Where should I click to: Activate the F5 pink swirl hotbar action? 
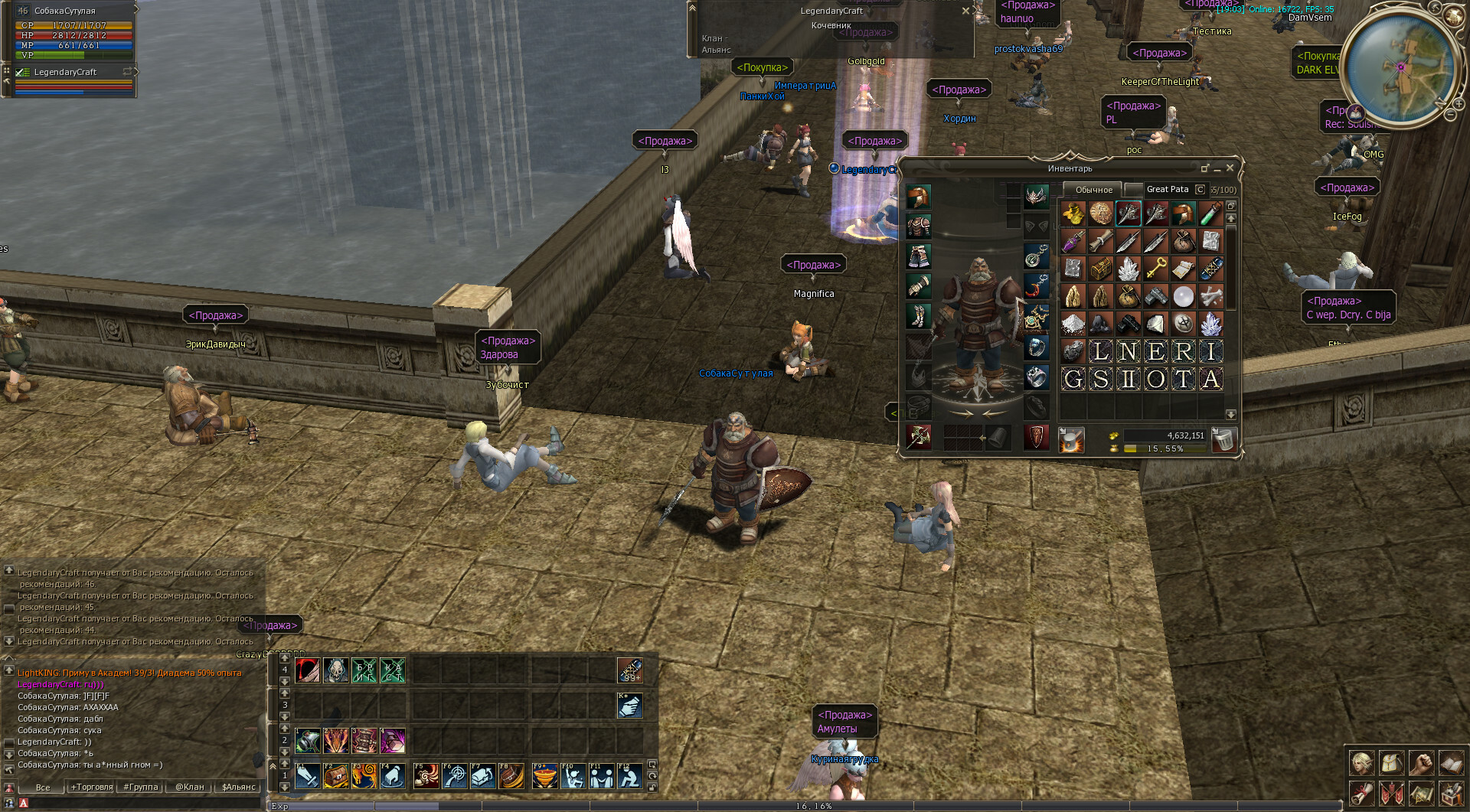pos(426,776)
